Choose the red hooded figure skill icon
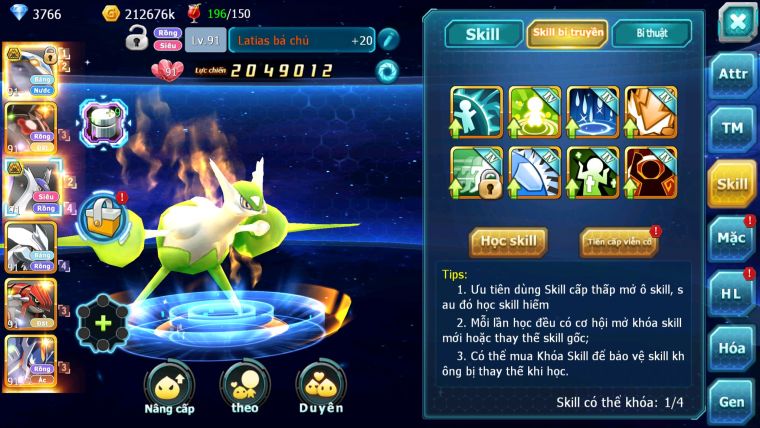Screen dimensions: 760x428 (651, 172)
